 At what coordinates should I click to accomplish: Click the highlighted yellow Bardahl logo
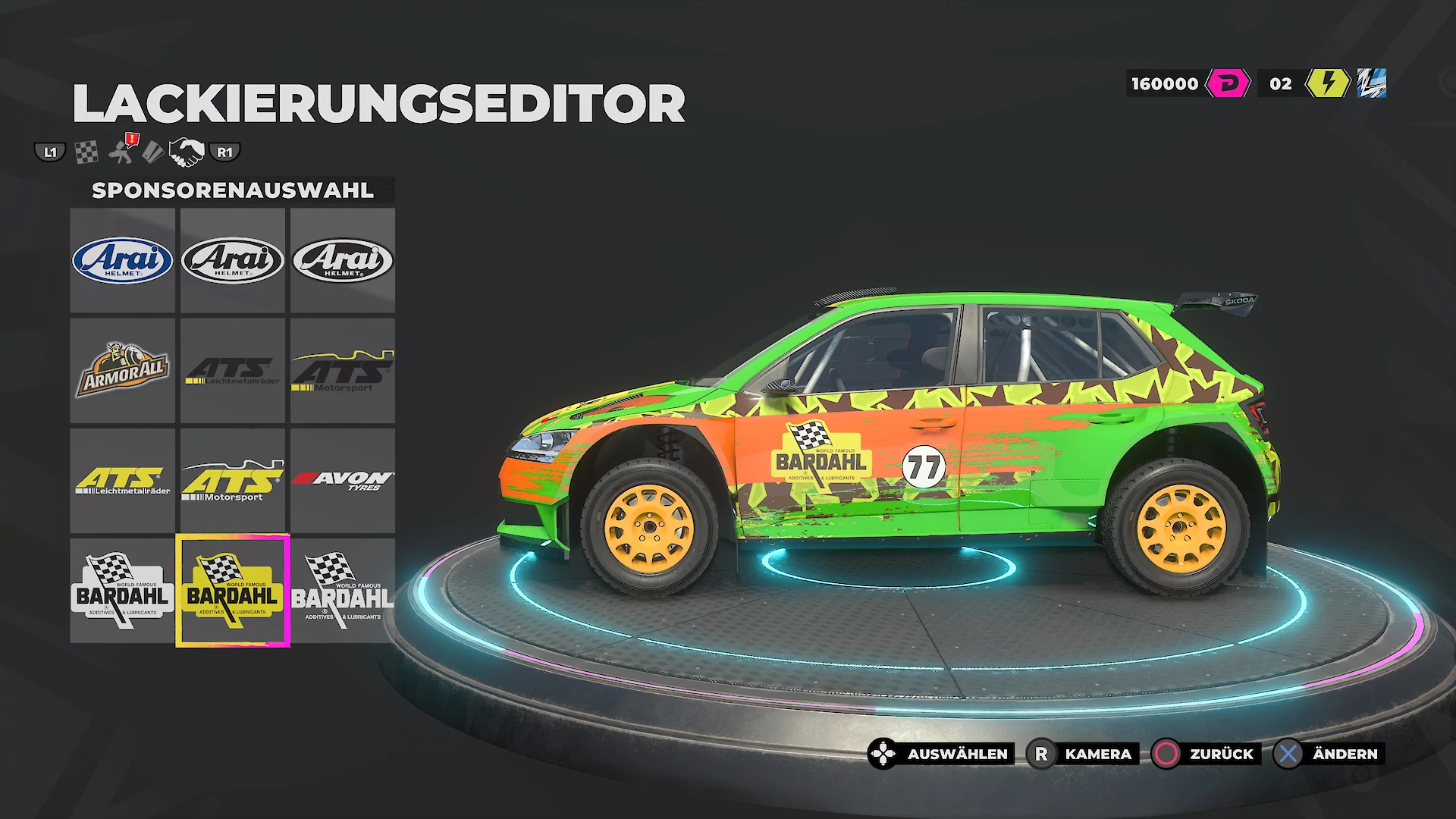pos(232,591)
